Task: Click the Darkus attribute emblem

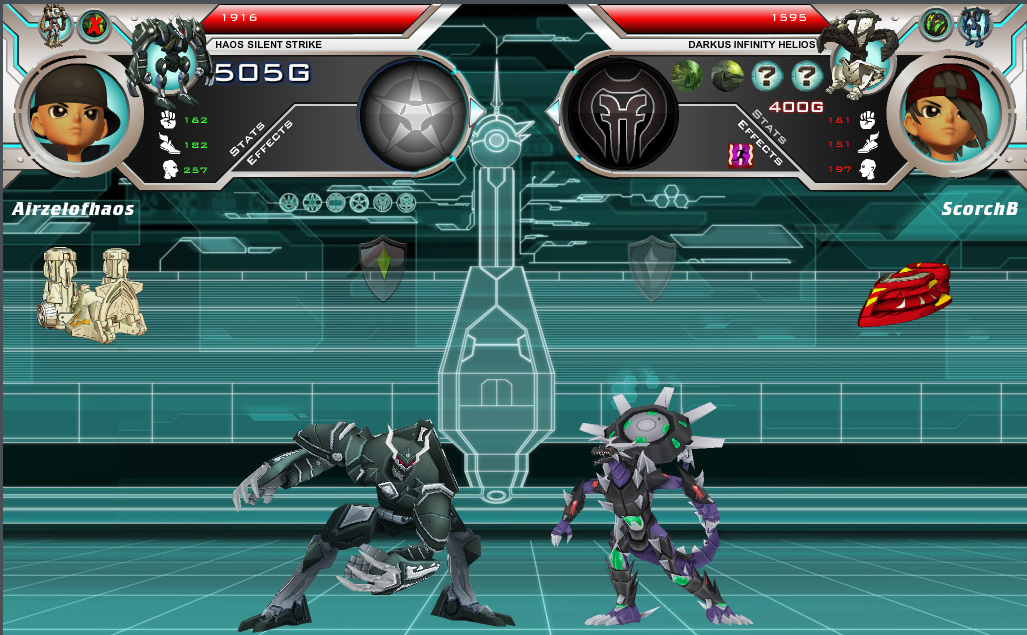Action: [622, 113]
